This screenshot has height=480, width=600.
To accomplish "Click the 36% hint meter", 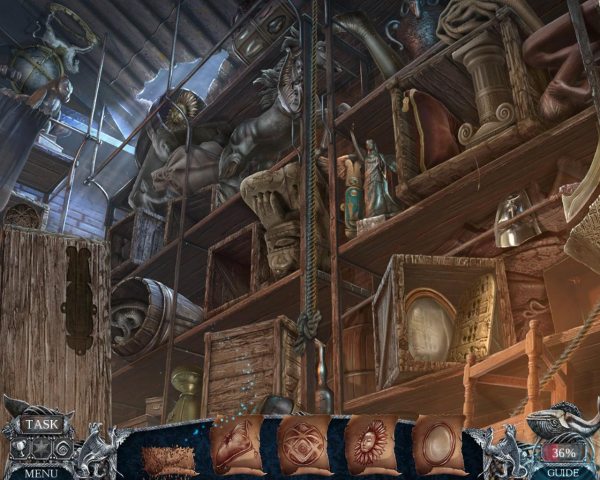I will coord(563,451).
